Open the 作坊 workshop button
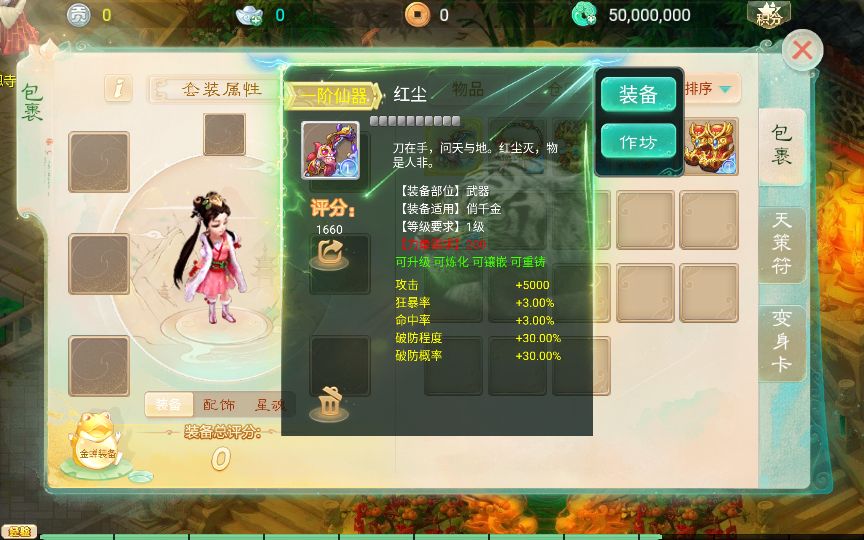This screenshot has width=864, height=540. (638, 142)
